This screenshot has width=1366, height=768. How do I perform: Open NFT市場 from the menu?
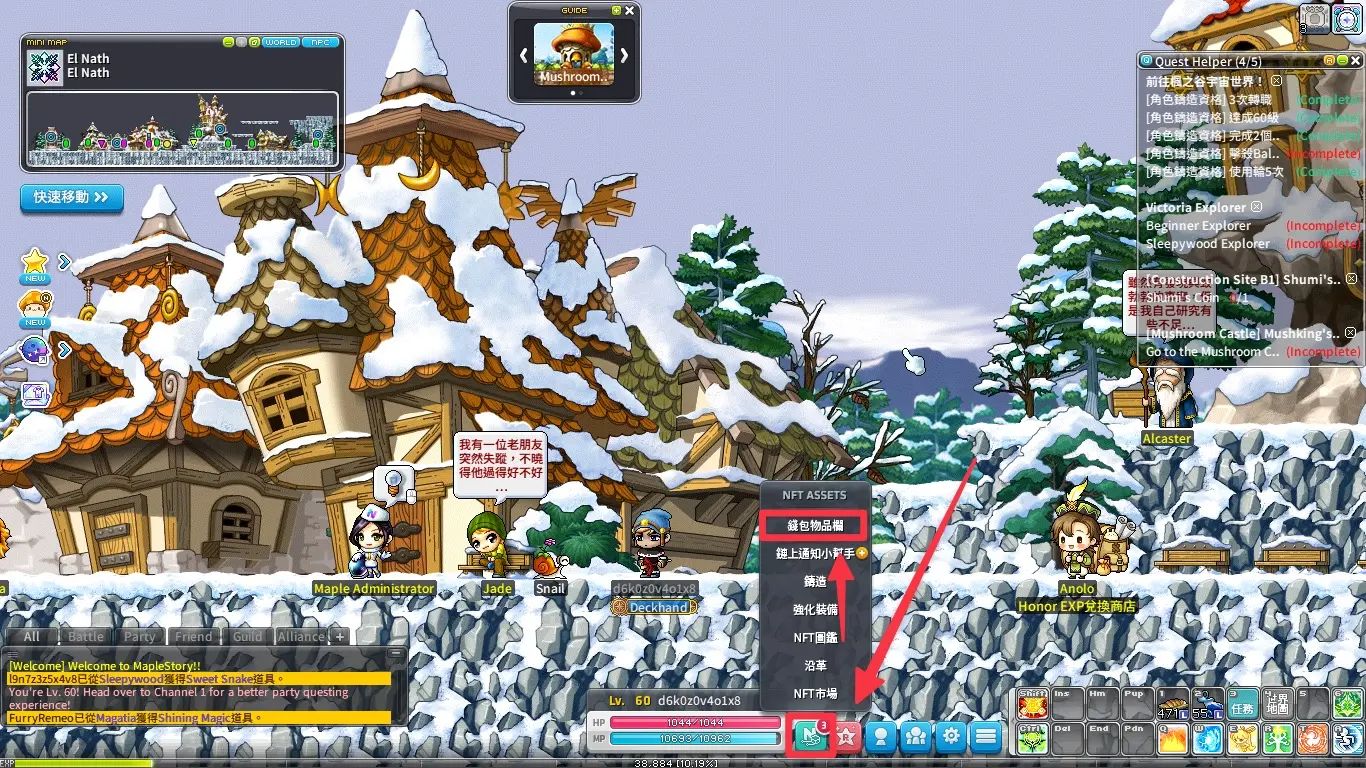click(815, 693)
